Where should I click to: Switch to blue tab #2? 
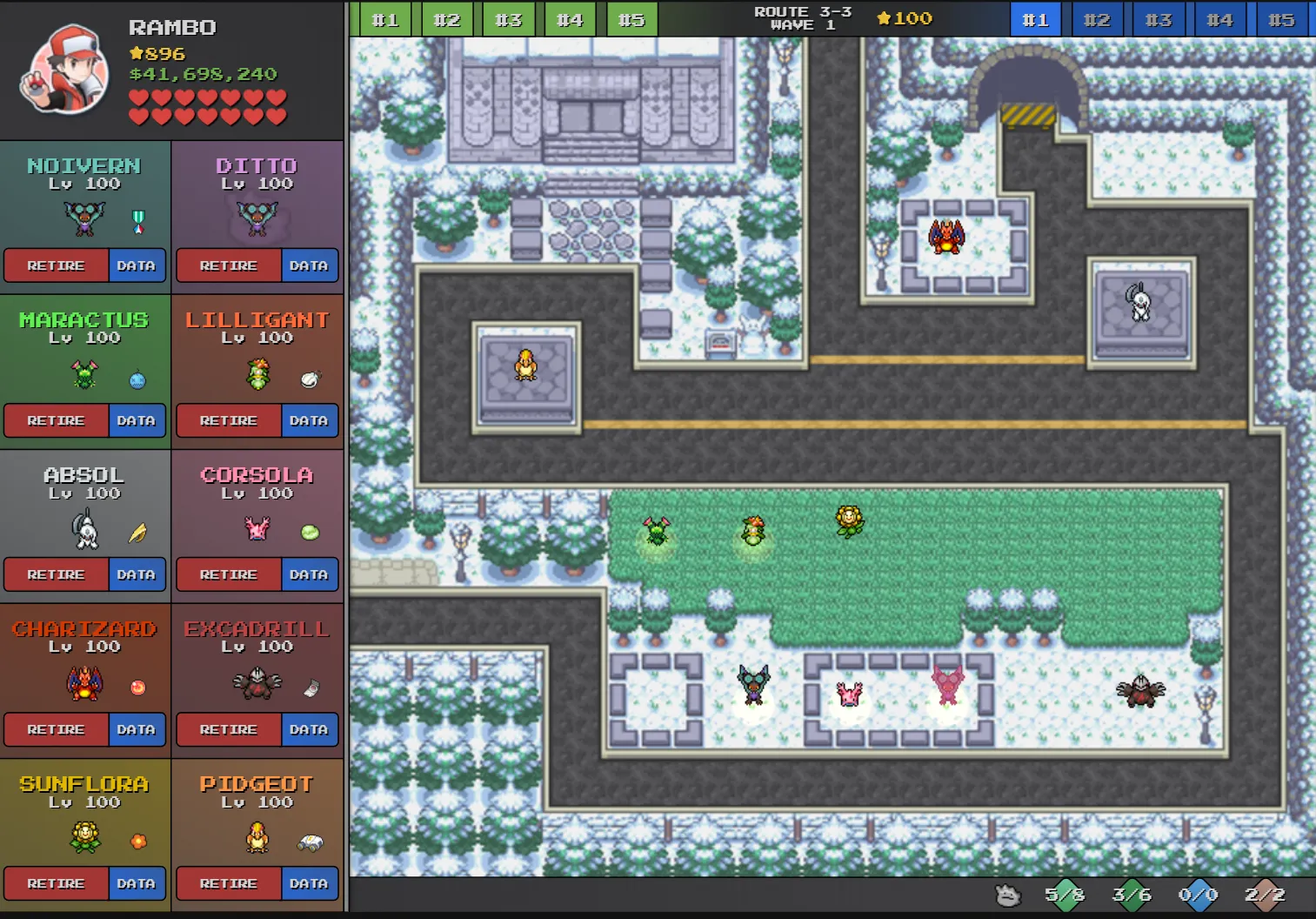coord(1097,19)
